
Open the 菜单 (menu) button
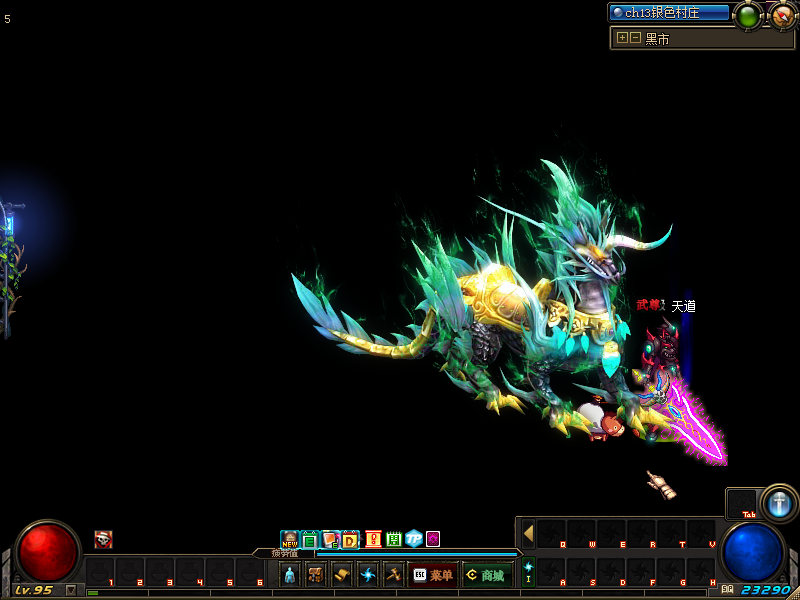(432, 575)
